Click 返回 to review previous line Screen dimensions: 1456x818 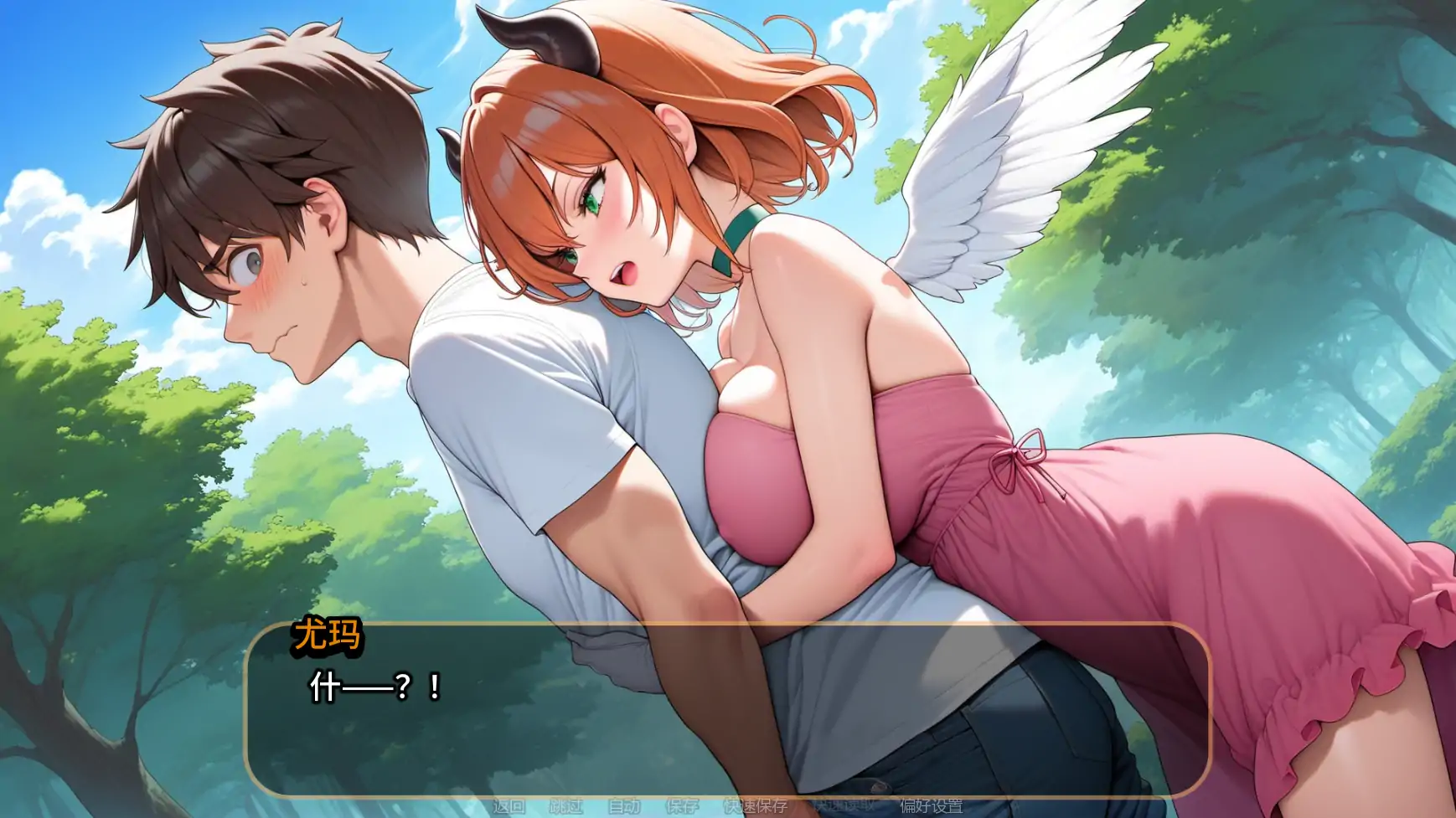510,806
